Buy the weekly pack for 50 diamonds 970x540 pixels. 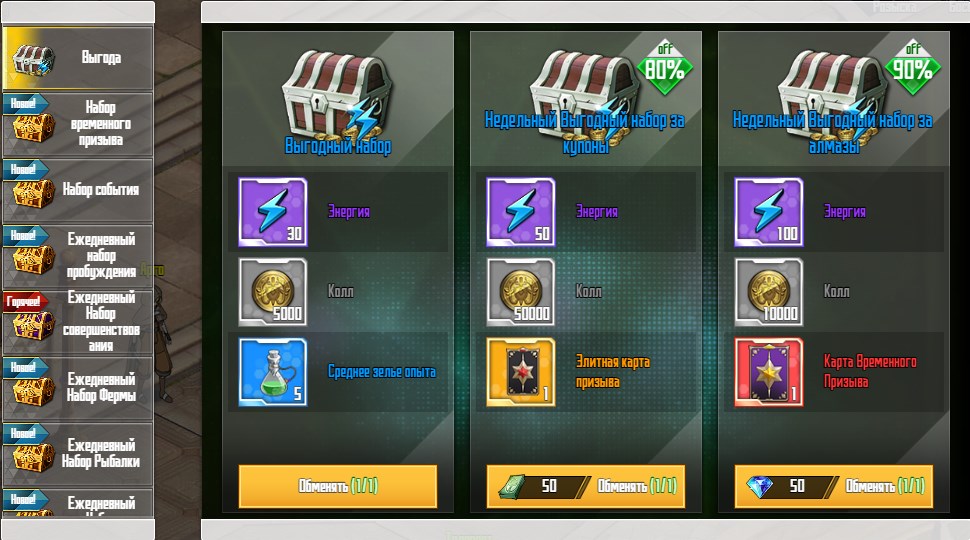point(834,486)
